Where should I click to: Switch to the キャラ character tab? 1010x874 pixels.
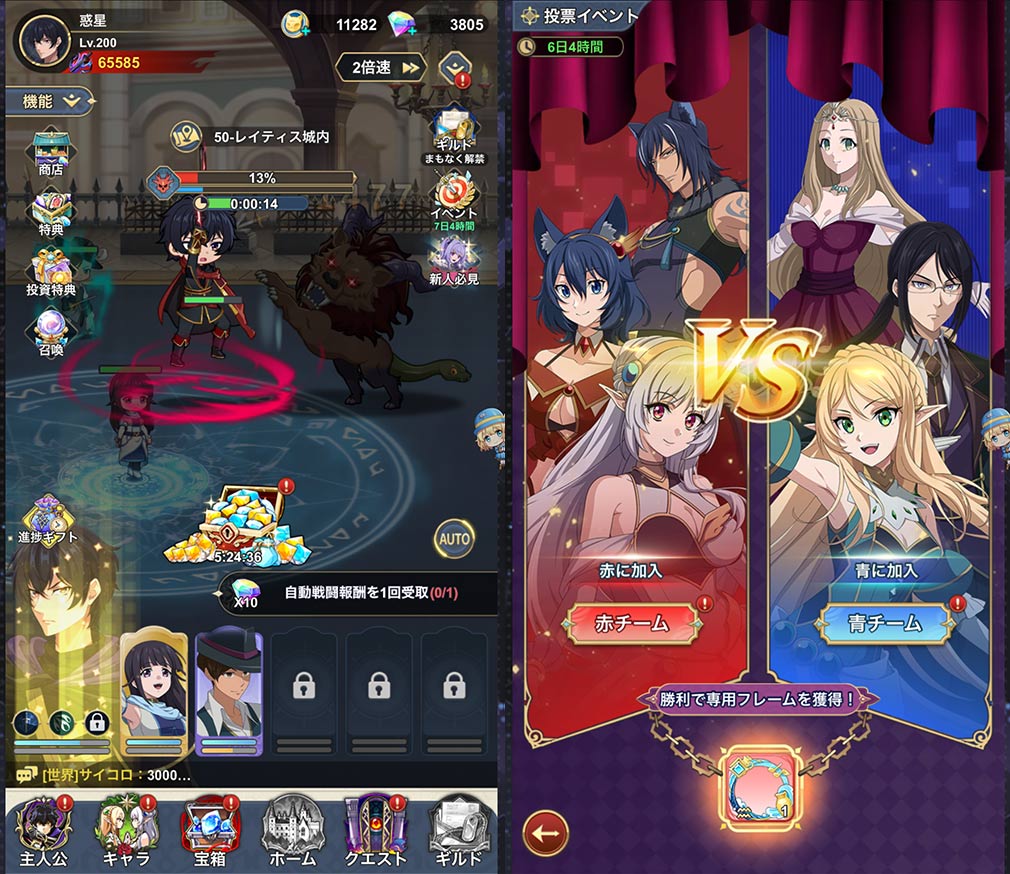click(127, 830)
